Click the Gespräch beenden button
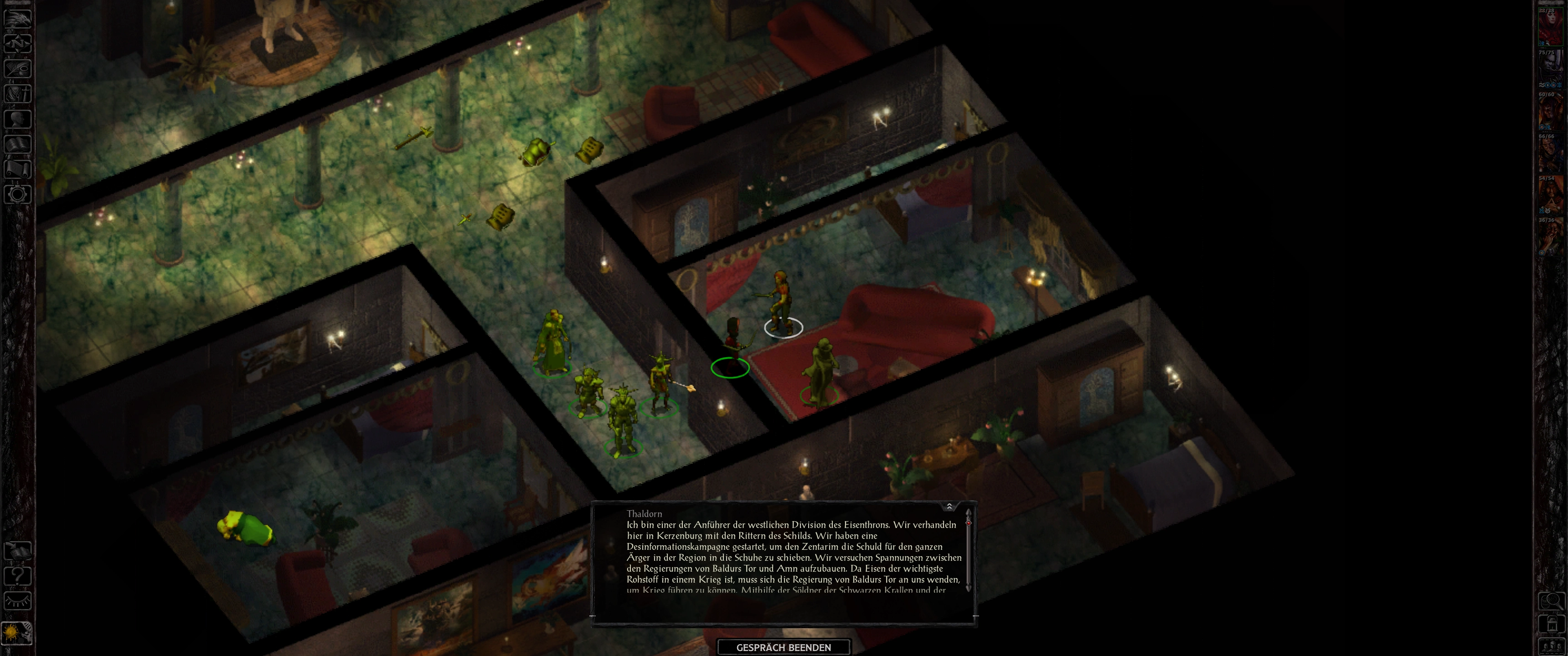Viewport: 1568px width, 656px height. pos(784,647)
